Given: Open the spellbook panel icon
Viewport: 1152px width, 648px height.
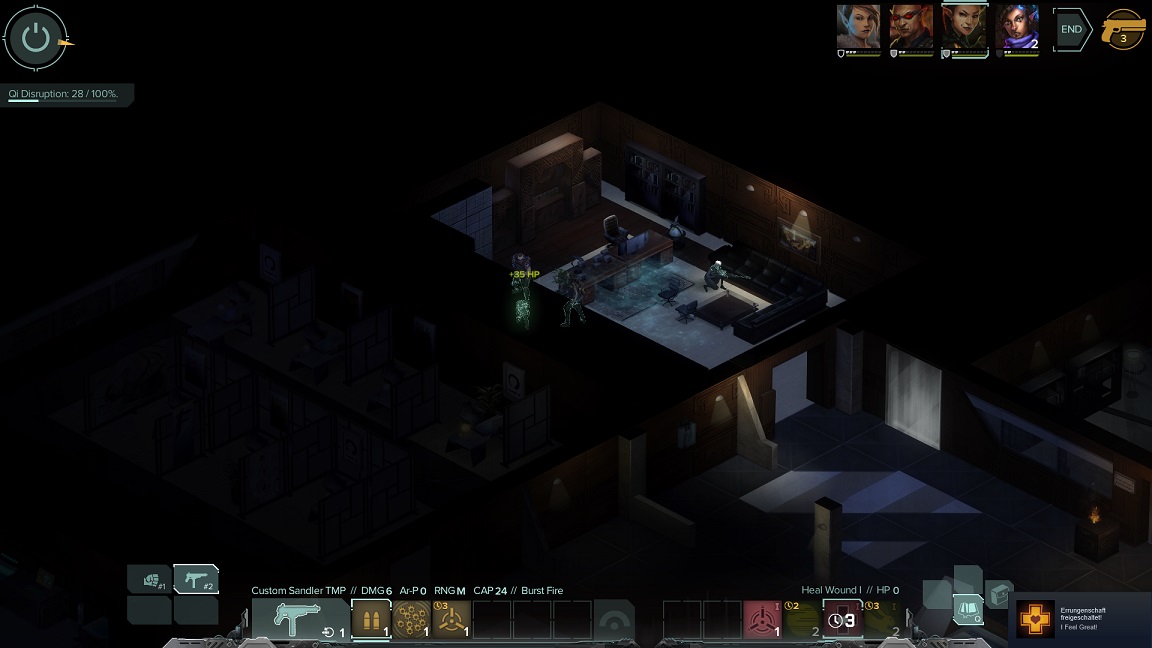Looking at the screenshot, I should coord(967,608).
